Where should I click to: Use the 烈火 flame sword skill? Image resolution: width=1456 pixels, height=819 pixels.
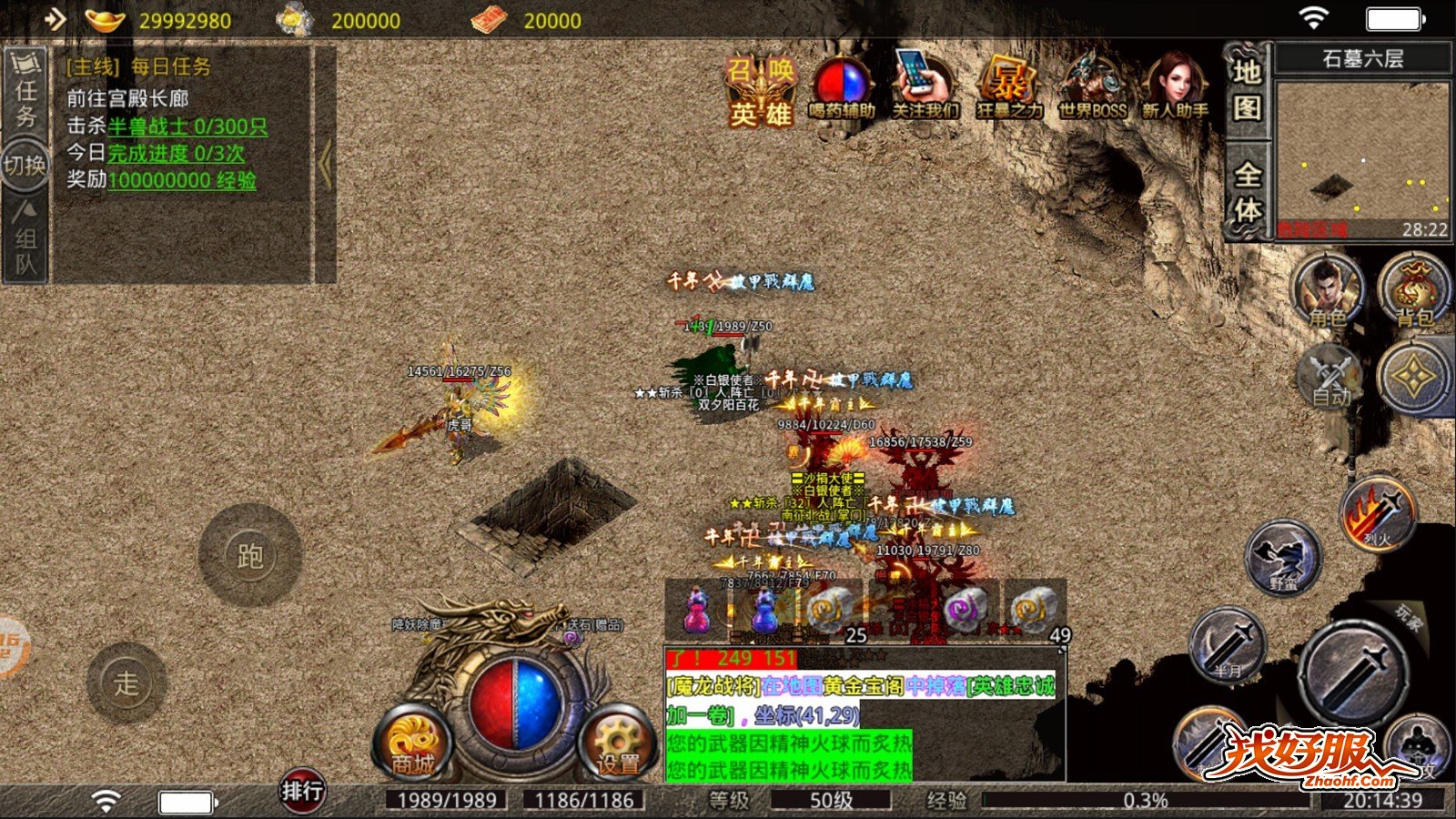point(1378,512)
